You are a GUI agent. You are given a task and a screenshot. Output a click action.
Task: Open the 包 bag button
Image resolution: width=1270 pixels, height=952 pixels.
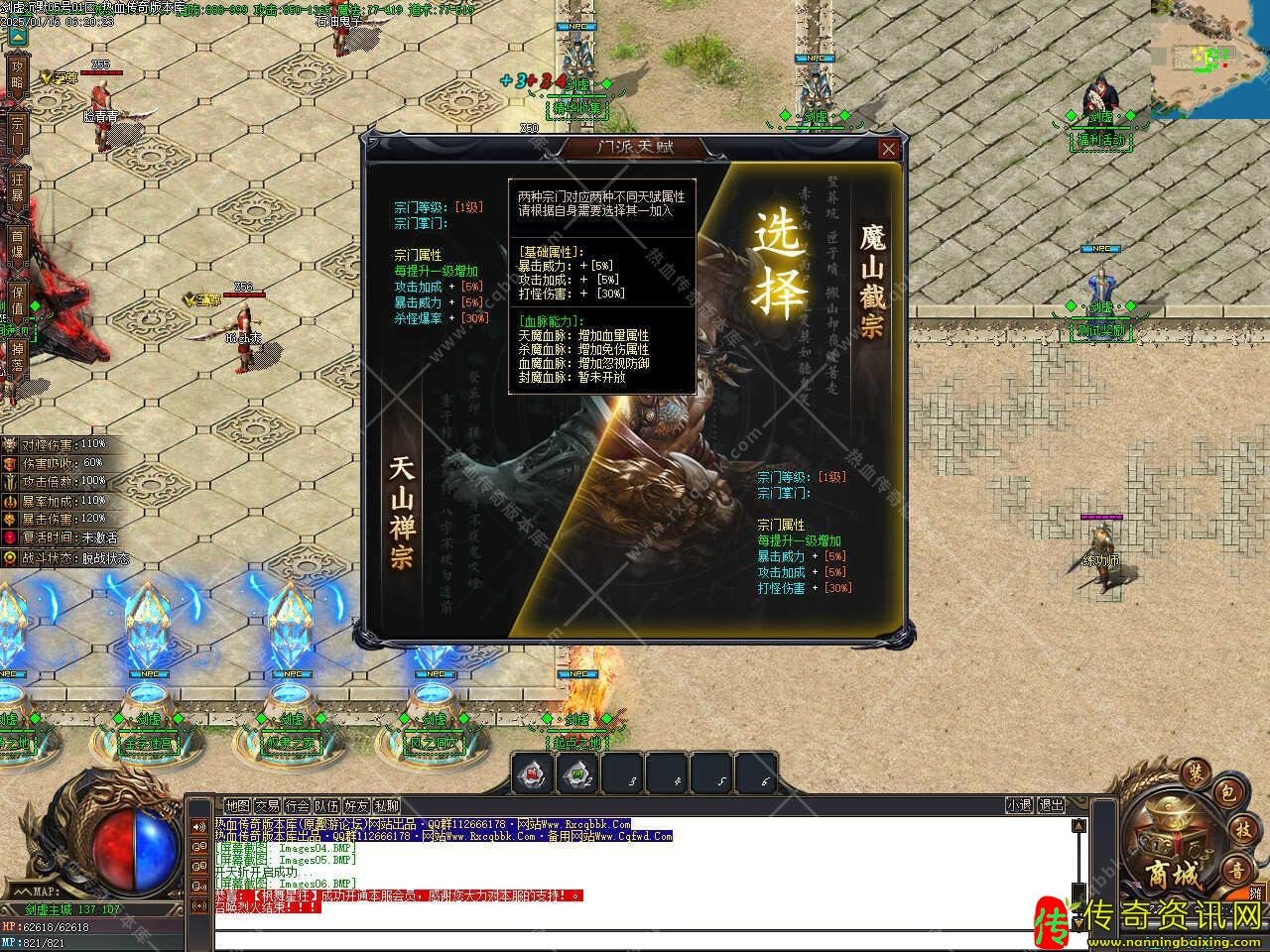(1226, 793)
